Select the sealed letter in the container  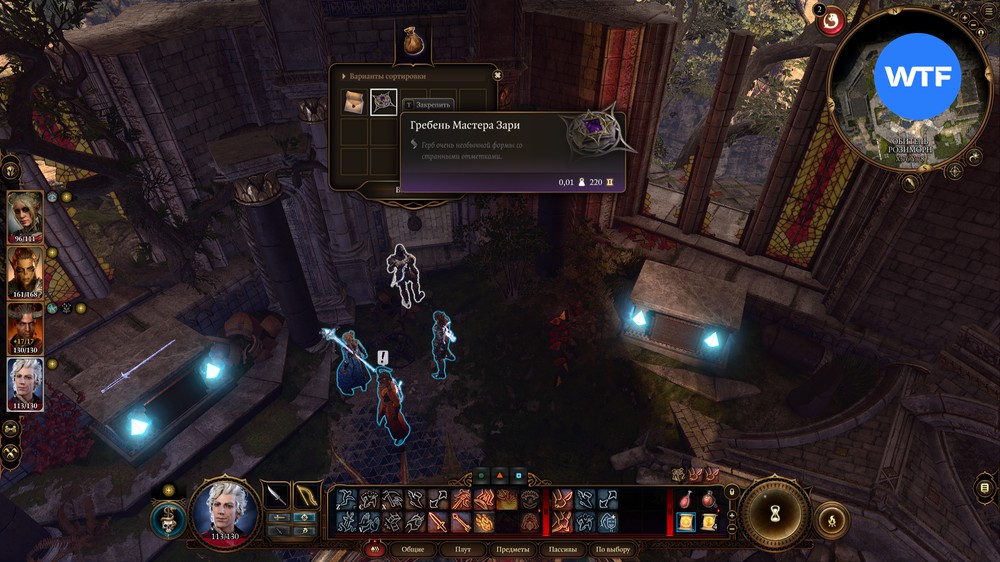pos(354,101)
